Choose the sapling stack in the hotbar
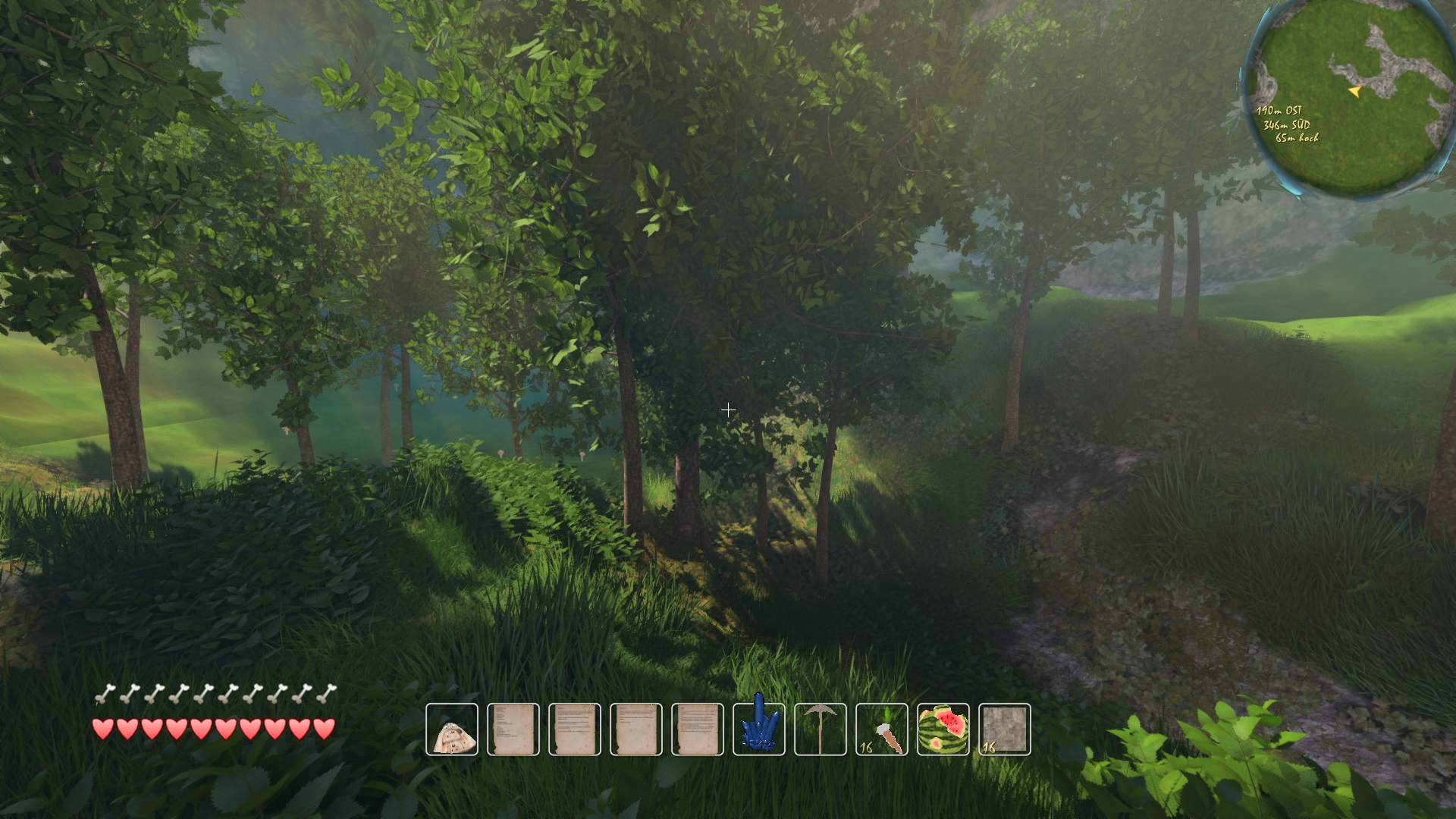This screenshot has width=1456, height=819. 882,730
